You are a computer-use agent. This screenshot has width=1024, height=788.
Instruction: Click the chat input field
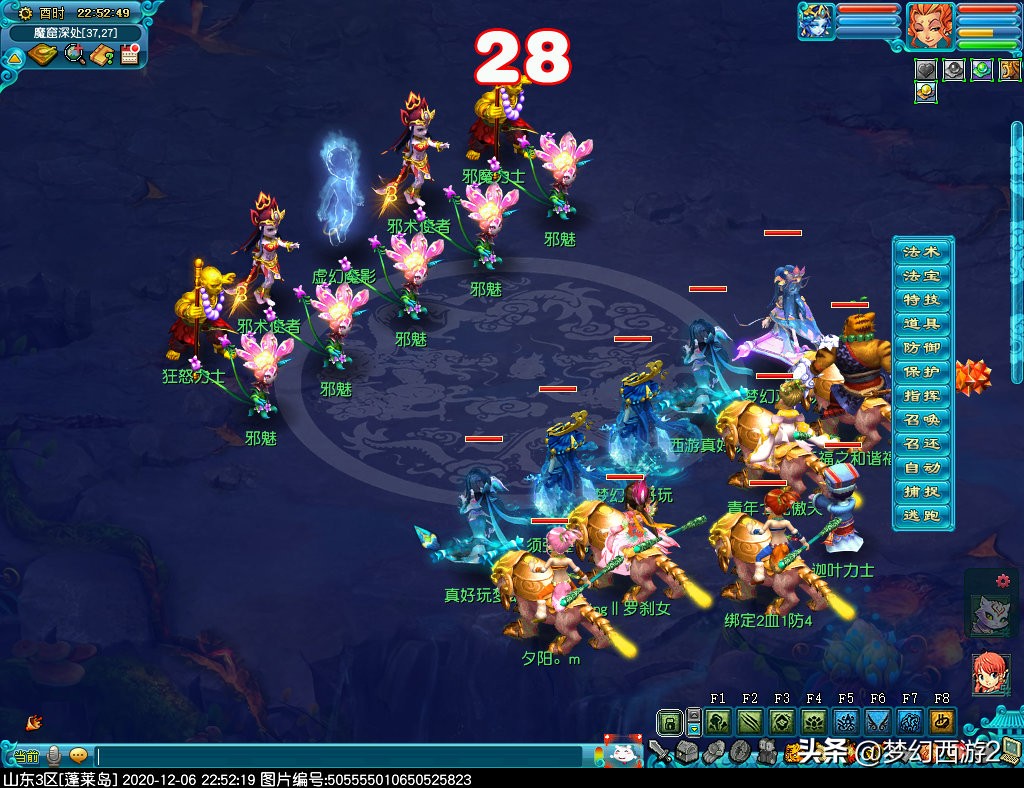coord(340,755)
